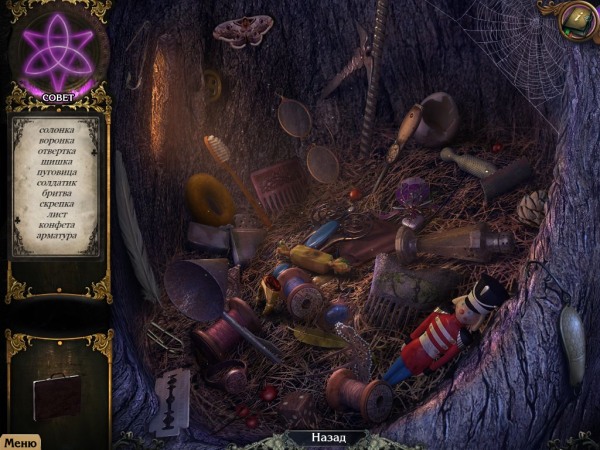This screenshot has height=450, width=600.
Task: Click the parchment list of objects to find
Action: click(x=56, y=186)
